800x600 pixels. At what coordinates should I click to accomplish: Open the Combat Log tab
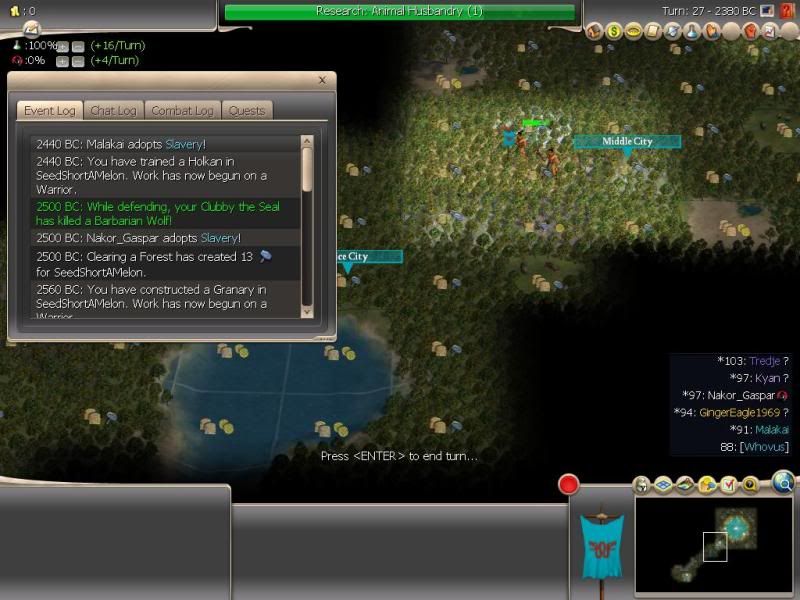182,111
